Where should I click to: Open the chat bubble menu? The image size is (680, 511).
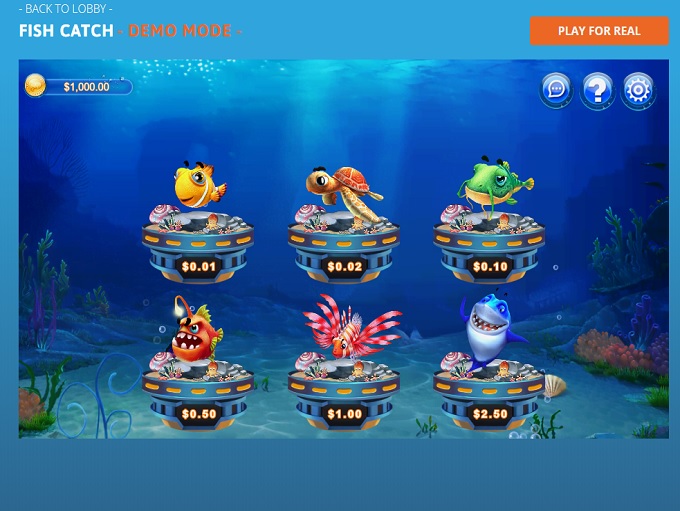tap(556, 90)
